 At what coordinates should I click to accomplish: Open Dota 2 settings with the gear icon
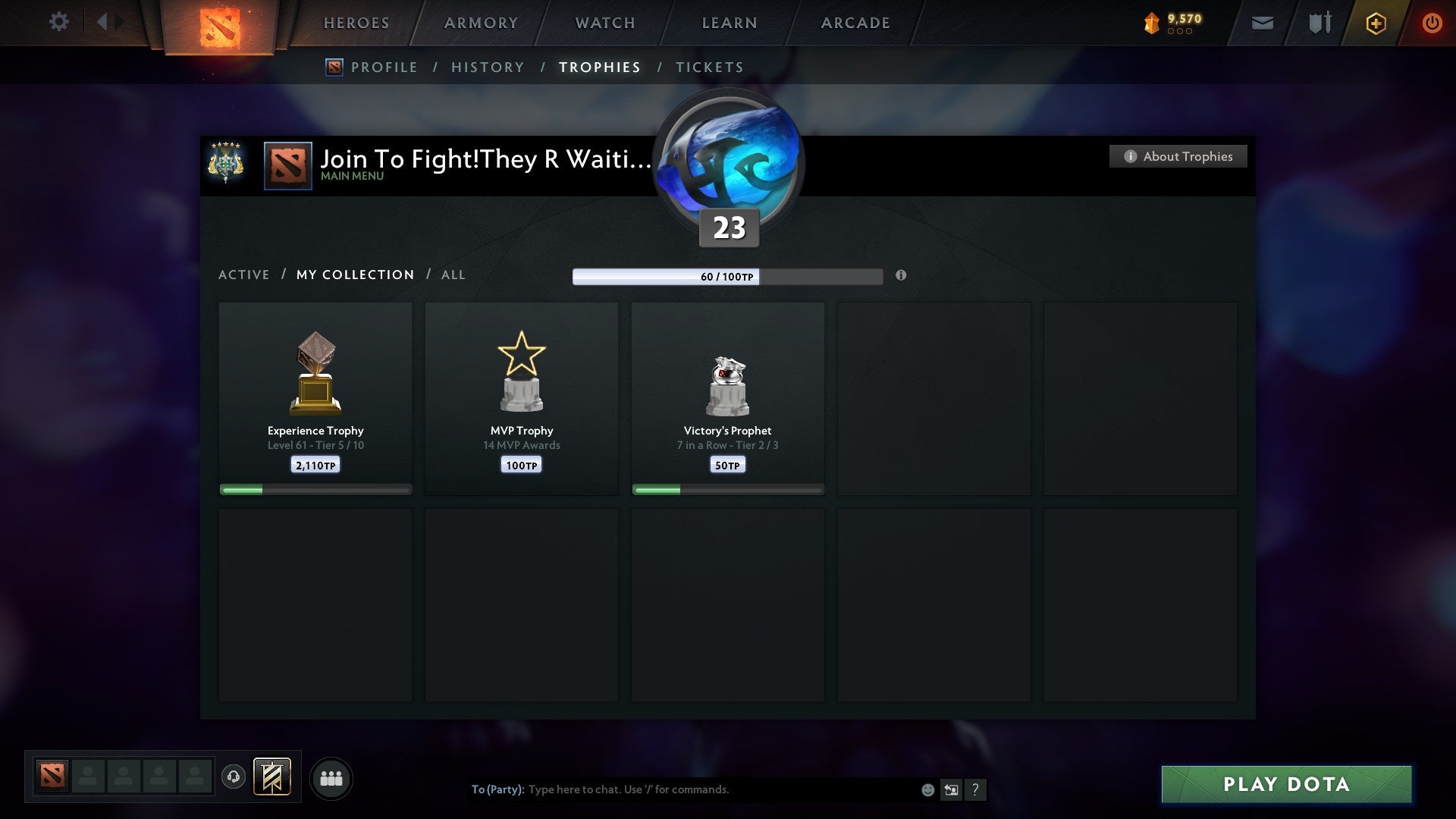click(58, 22)
